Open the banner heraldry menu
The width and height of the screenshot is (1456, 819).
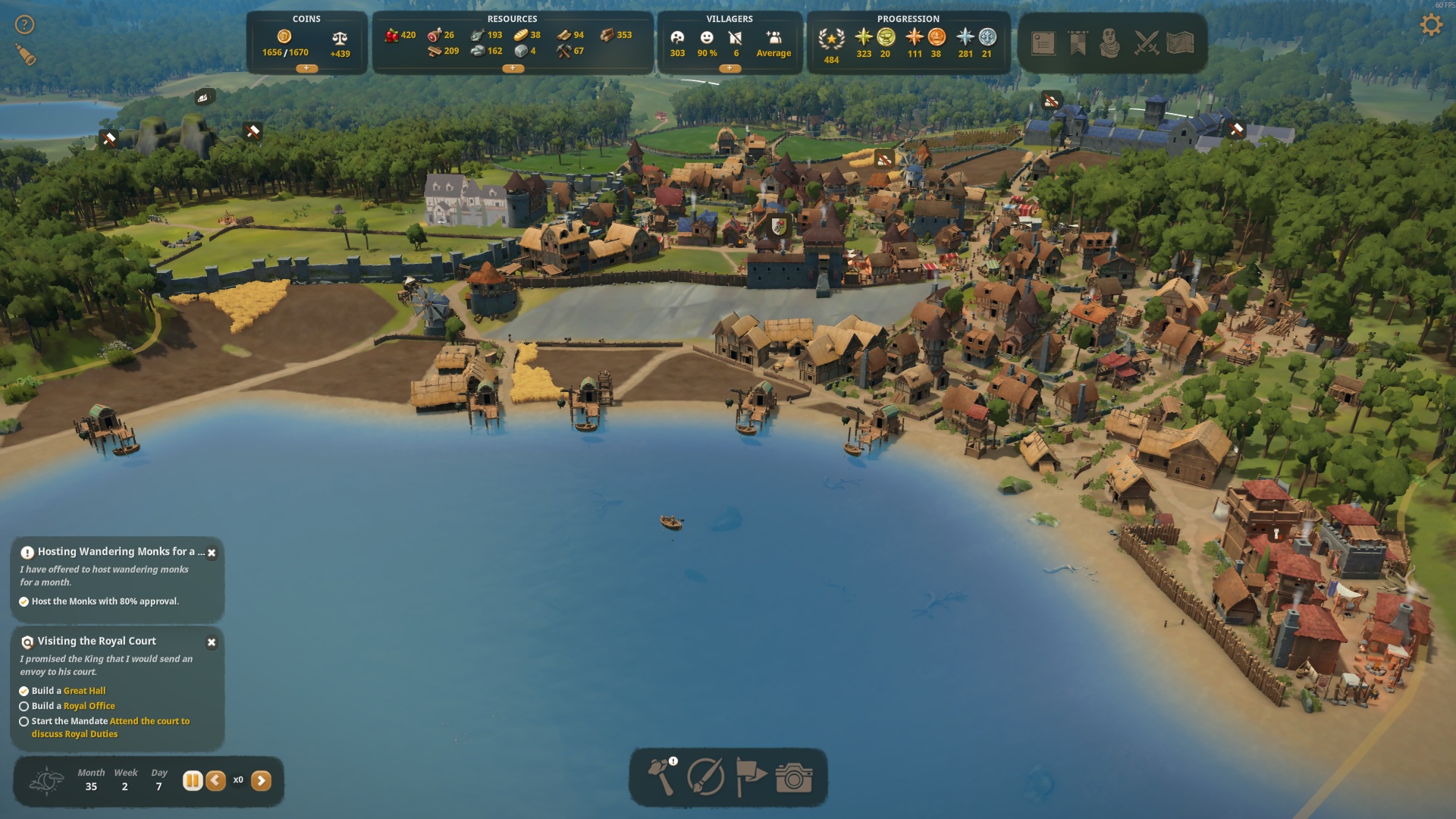tap(1078, 43)
